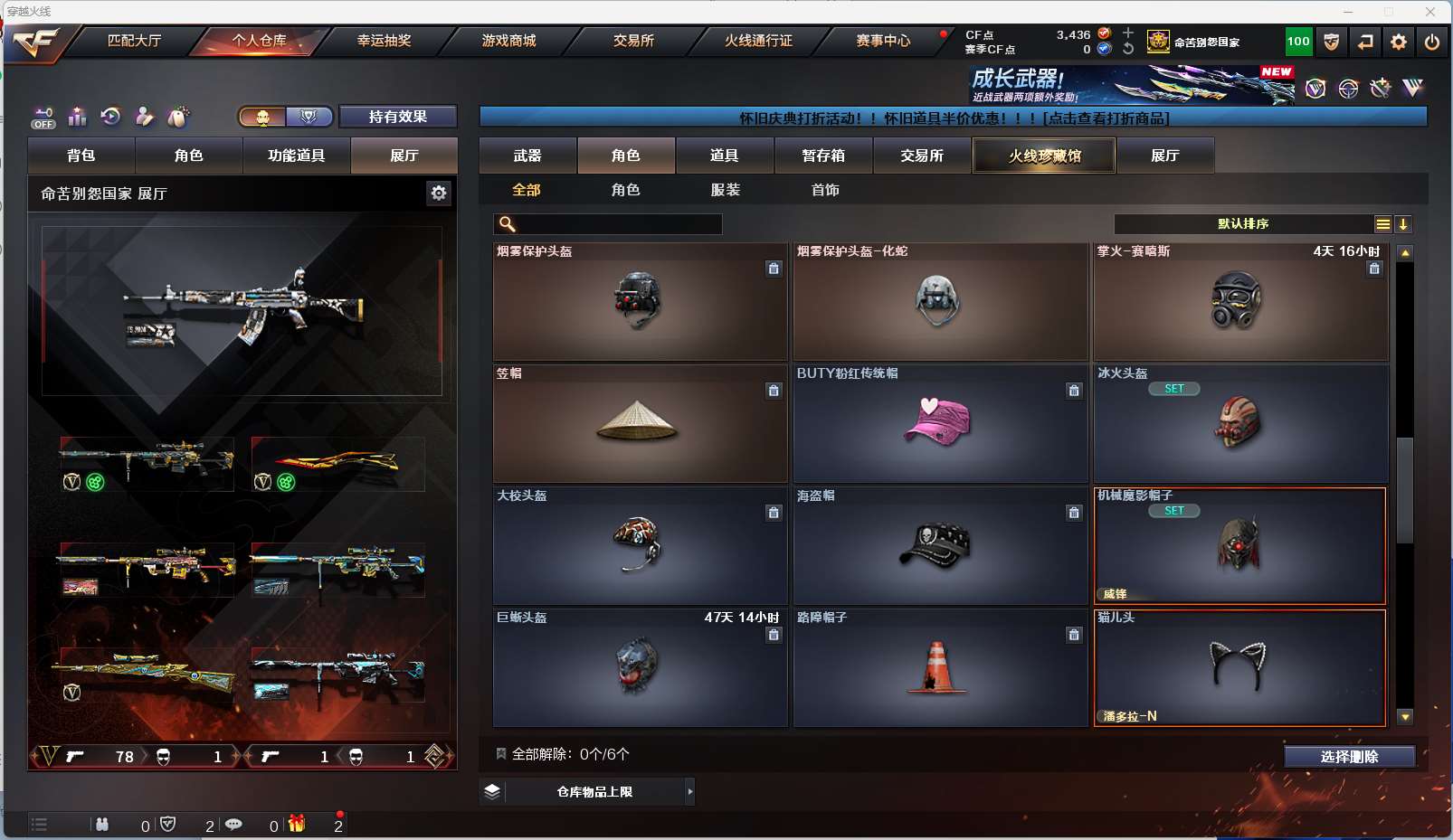Open showroom settings gear icon

pos(439,193)
